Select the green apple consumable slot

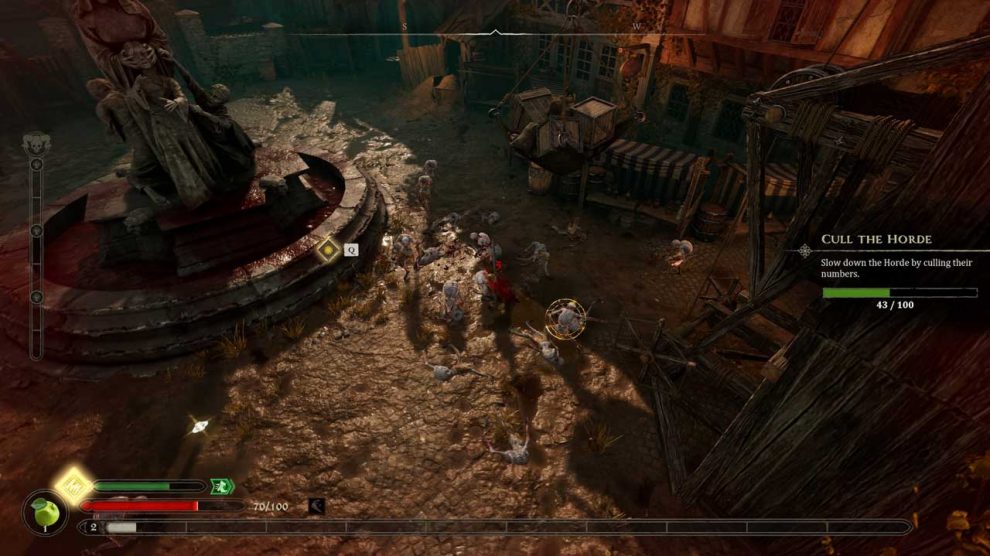tap(44, 514)
